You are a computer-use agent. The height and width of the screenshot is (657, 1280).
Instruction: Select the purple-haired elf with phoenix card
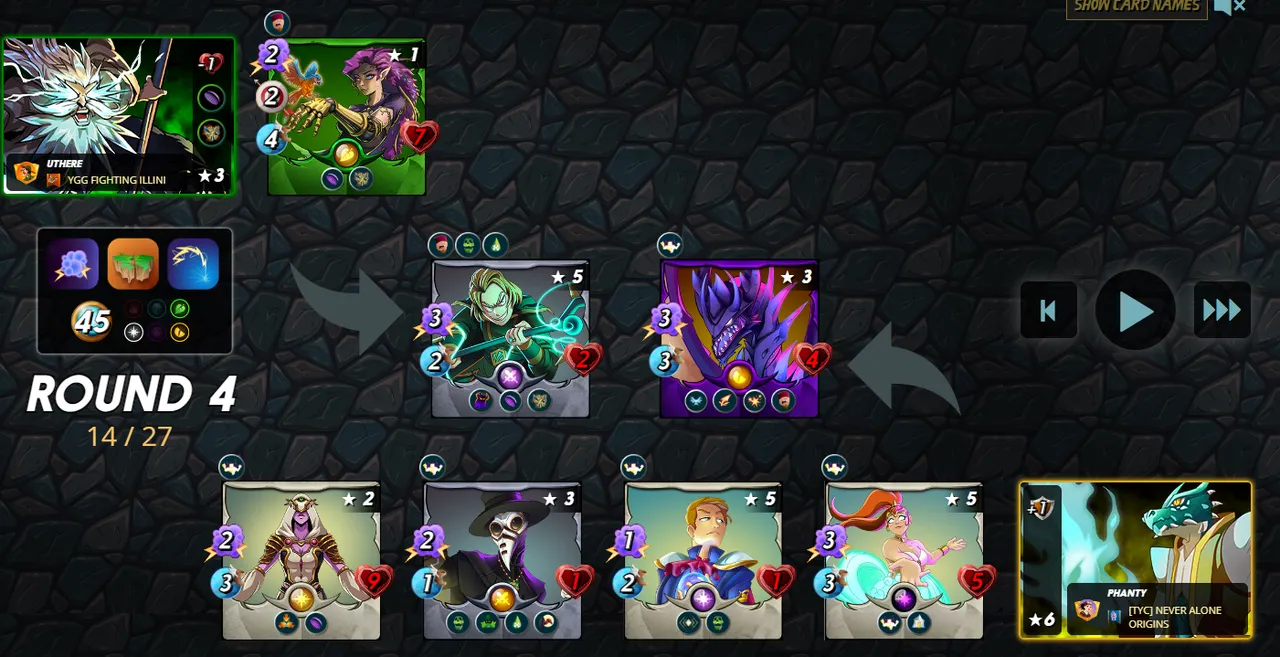347,116
